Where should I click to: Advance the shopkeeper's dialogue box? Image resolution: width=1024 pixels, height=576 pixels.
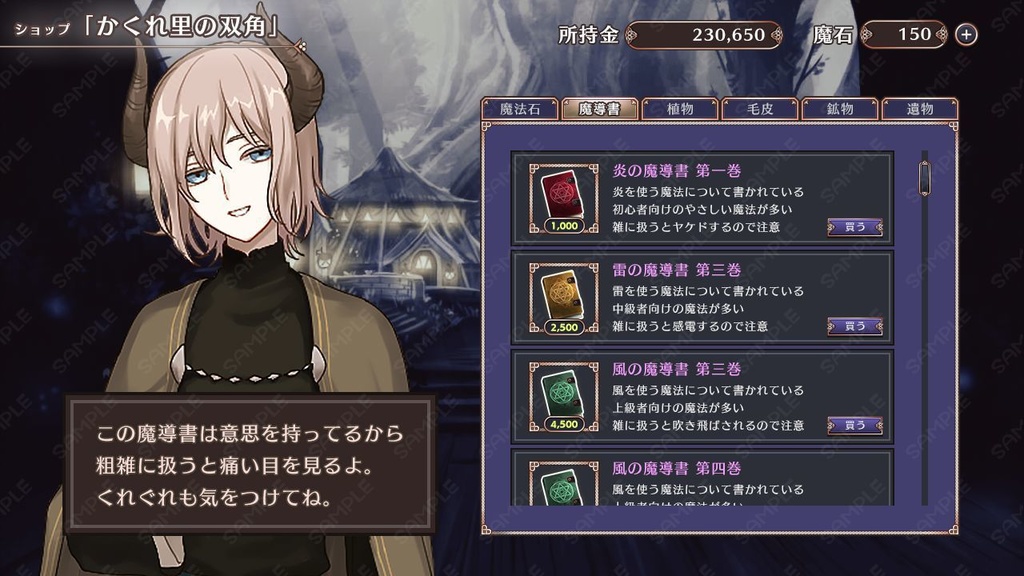tap(250, 464)
